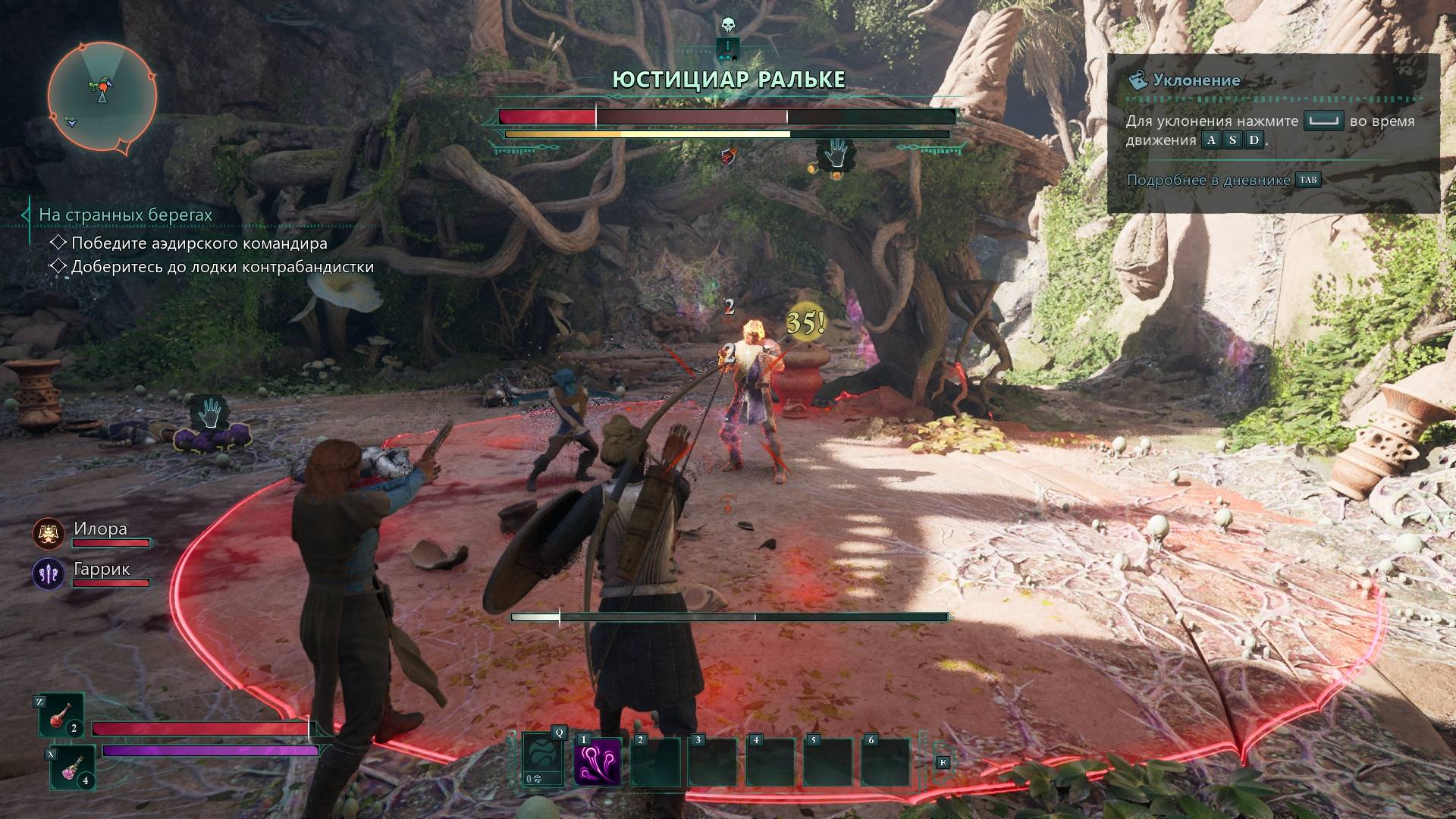The image size is (1456, 819).
Task: Select the red health potion slot
Action: [x=62, y=716]
